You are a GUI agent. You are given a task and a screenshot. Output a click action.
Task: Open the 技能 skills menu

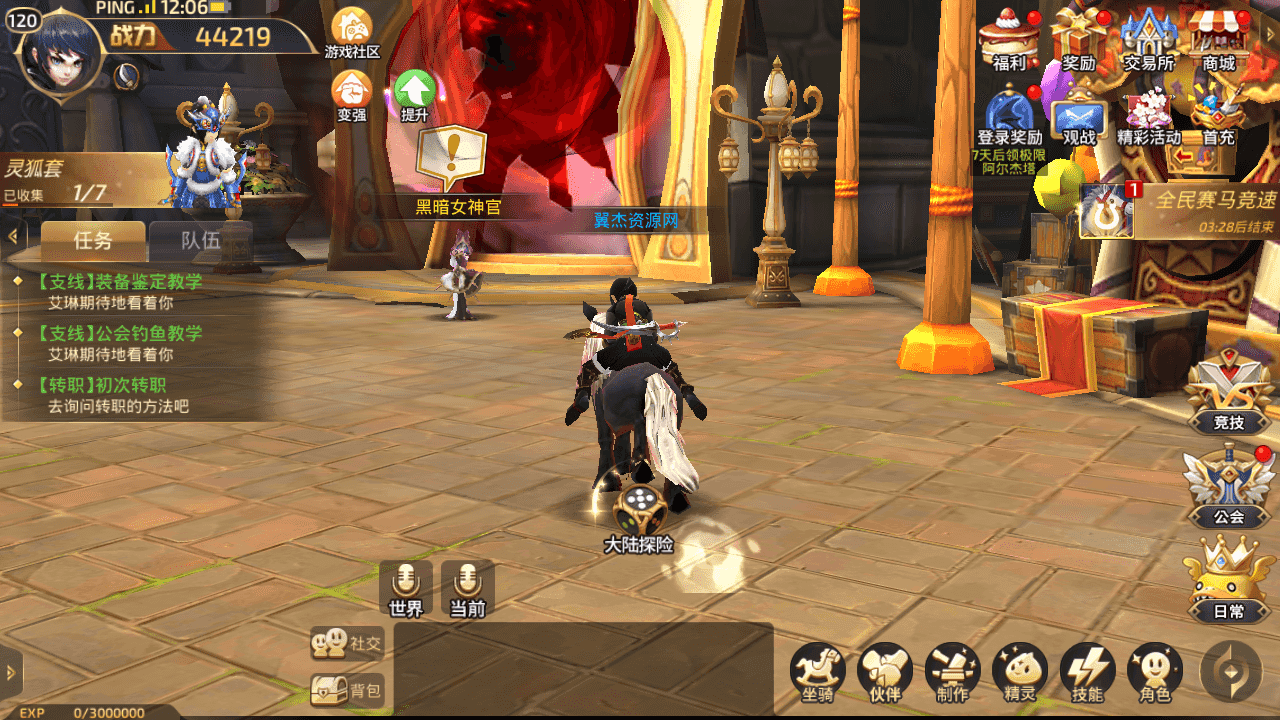1087,672
